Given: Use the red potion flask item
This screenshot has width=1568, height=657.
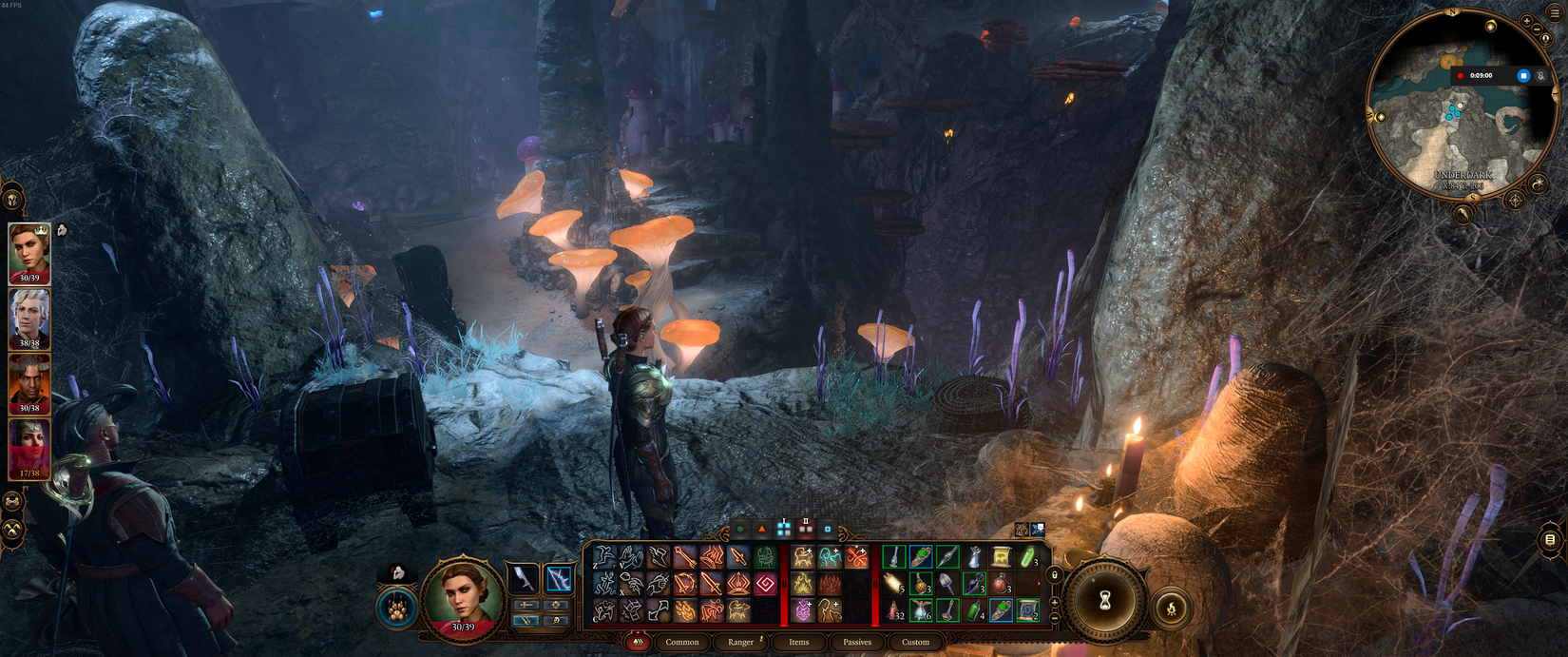Looking at the screenshot, I should pyautogui.click(x=1001, y=584).
